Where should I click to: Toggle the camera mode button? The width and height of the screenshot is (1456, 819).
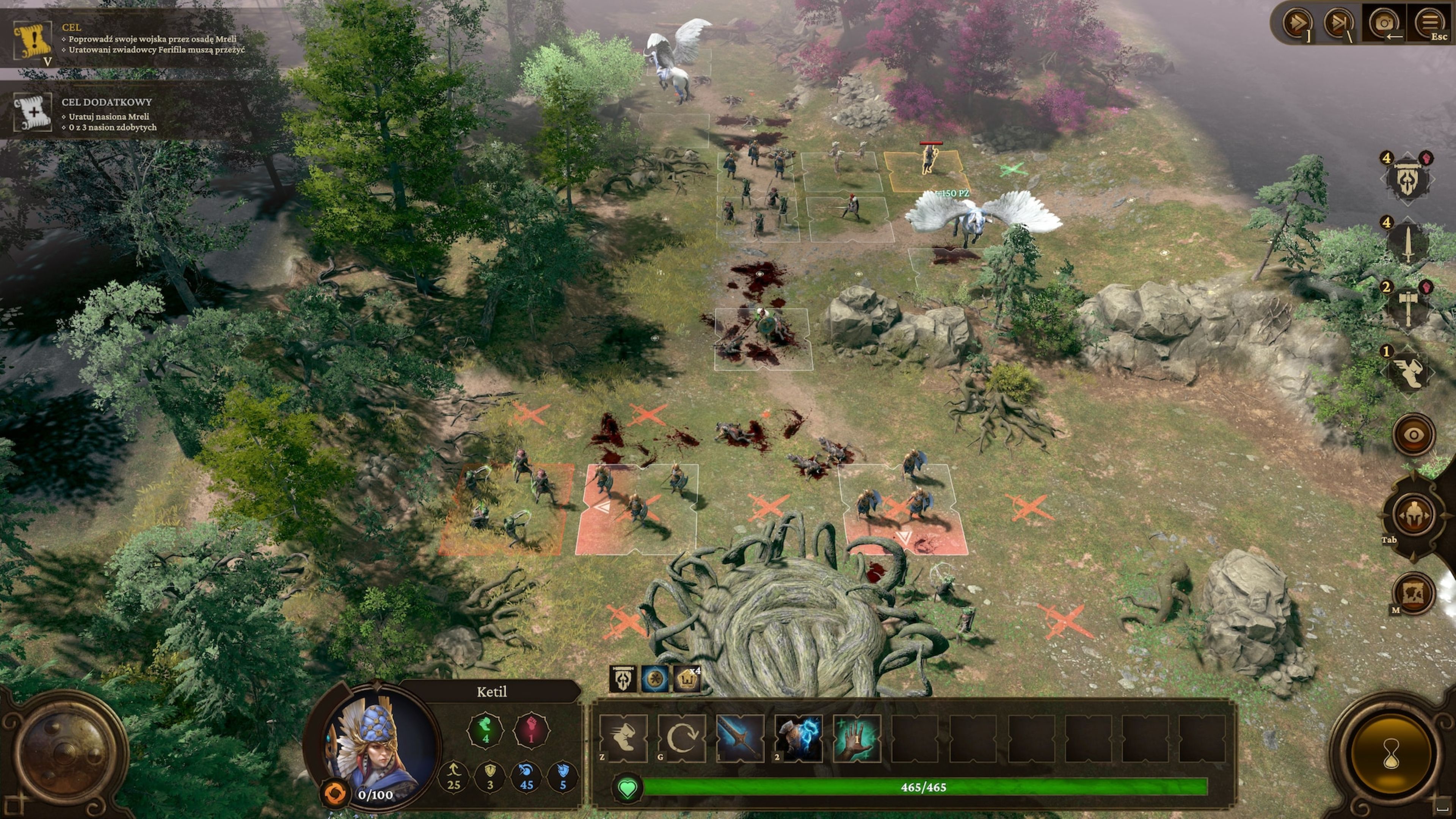tap(1384, 24)
